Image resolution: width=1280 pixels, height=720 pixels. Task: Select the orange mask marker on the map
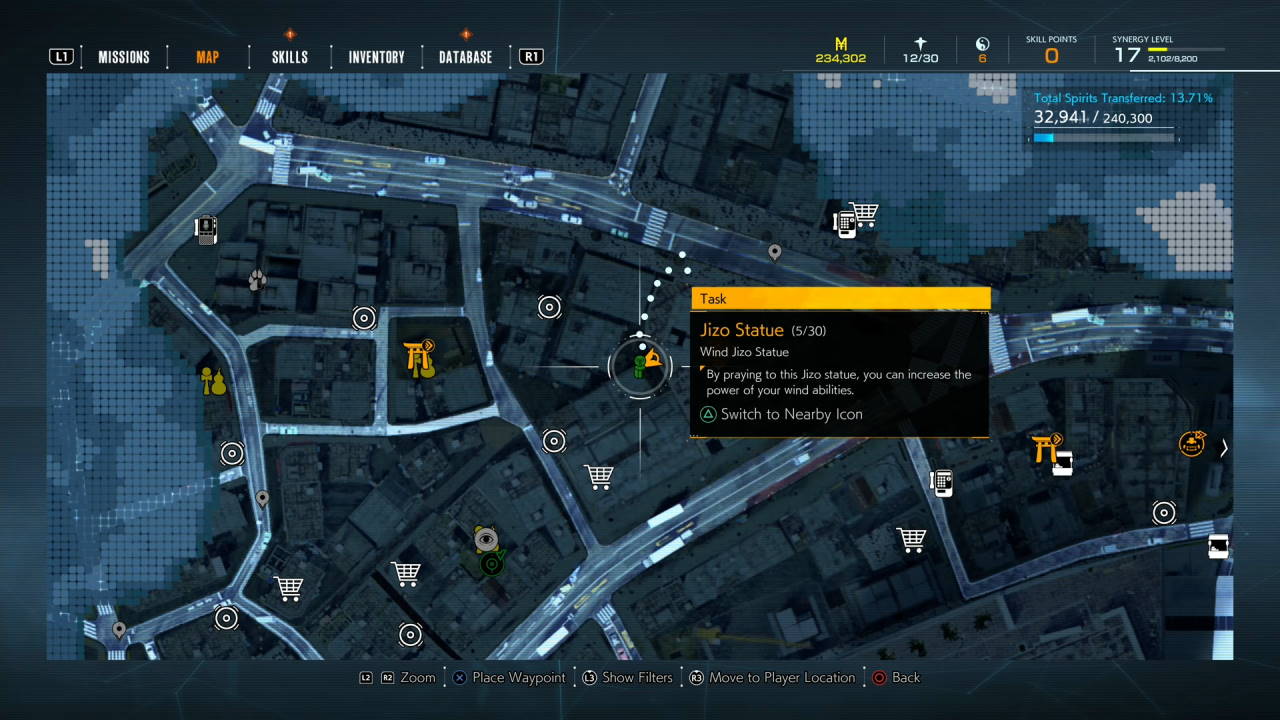pyautogui.click(x=1191, y=443)
